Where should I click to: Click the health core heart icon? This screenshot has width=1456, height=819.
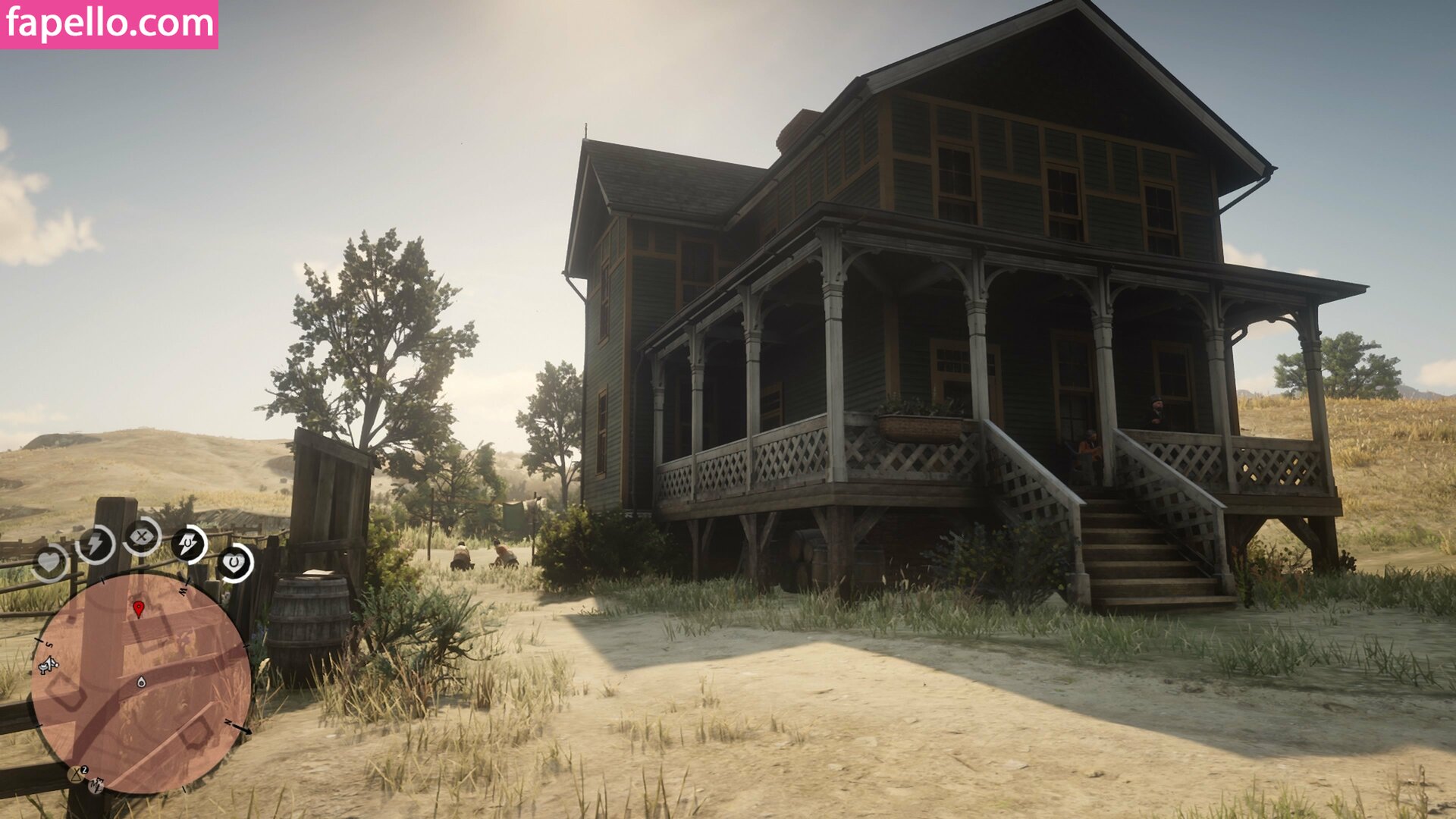click(x=49, y=563)
